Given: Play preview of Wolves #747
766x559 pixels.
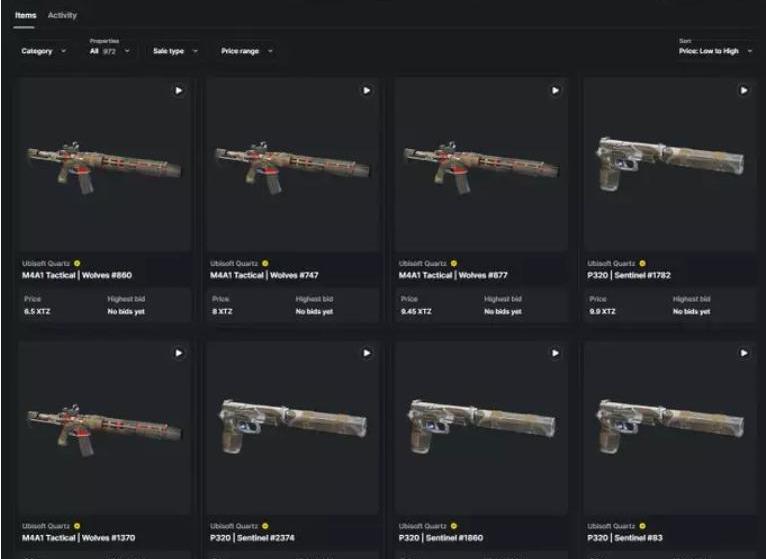Looking at the screenshot, I should 366,90.
